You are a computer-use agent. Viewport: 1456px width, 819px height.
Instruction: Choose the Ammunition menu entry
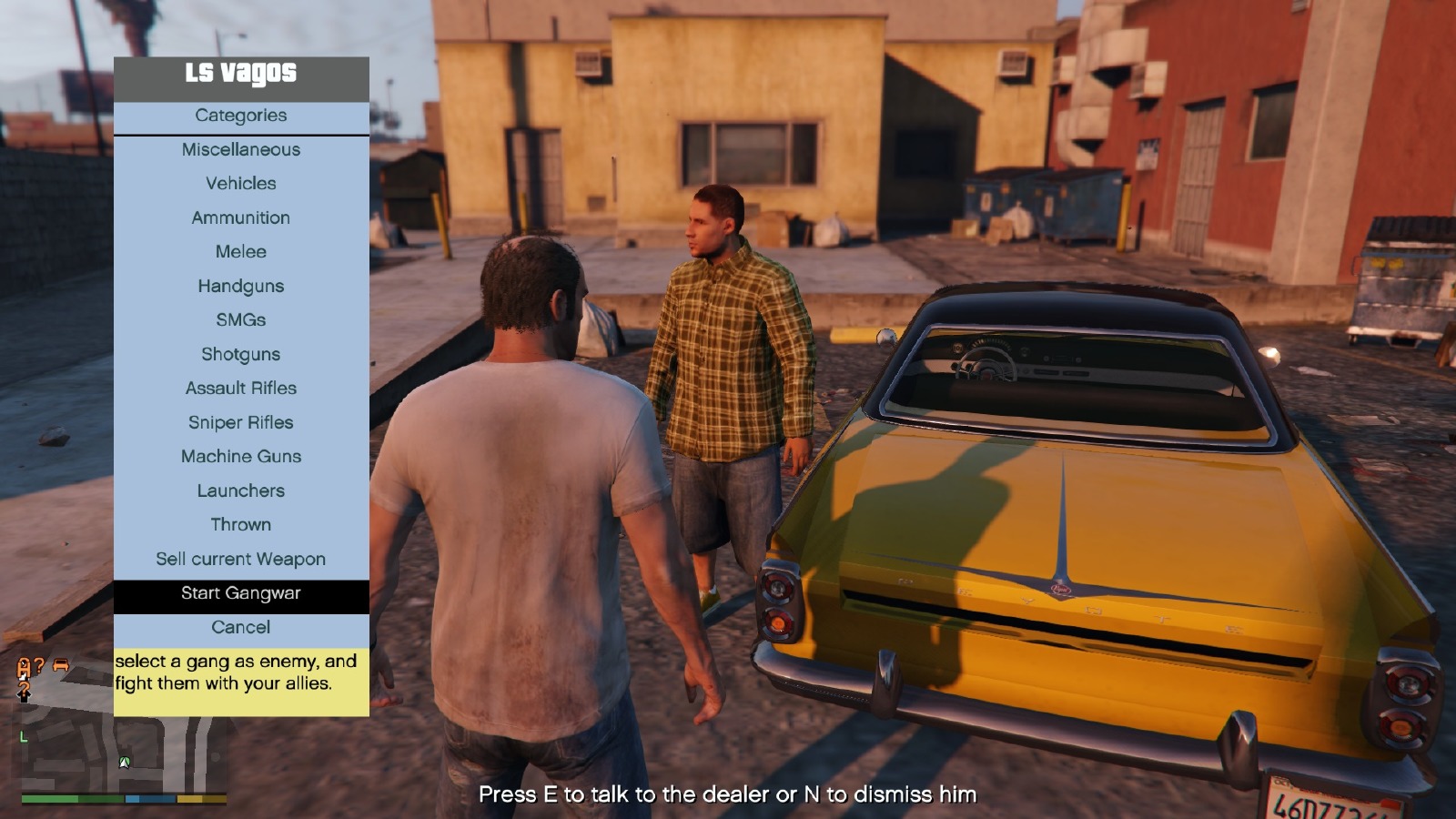pyautogui.click(x=241, y=218)
